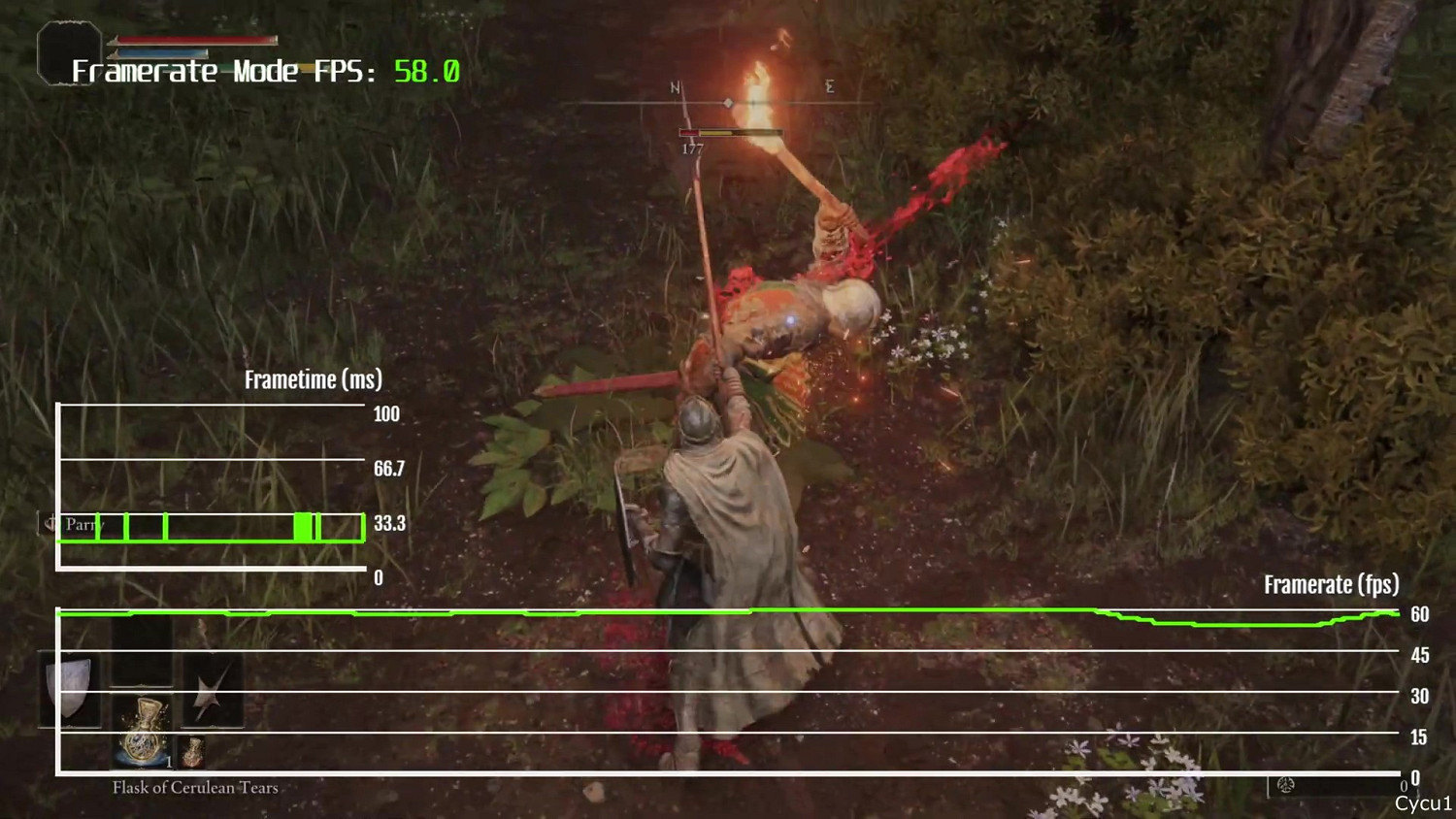Click the Framerate (fps) panel title

click(1330, 585)
